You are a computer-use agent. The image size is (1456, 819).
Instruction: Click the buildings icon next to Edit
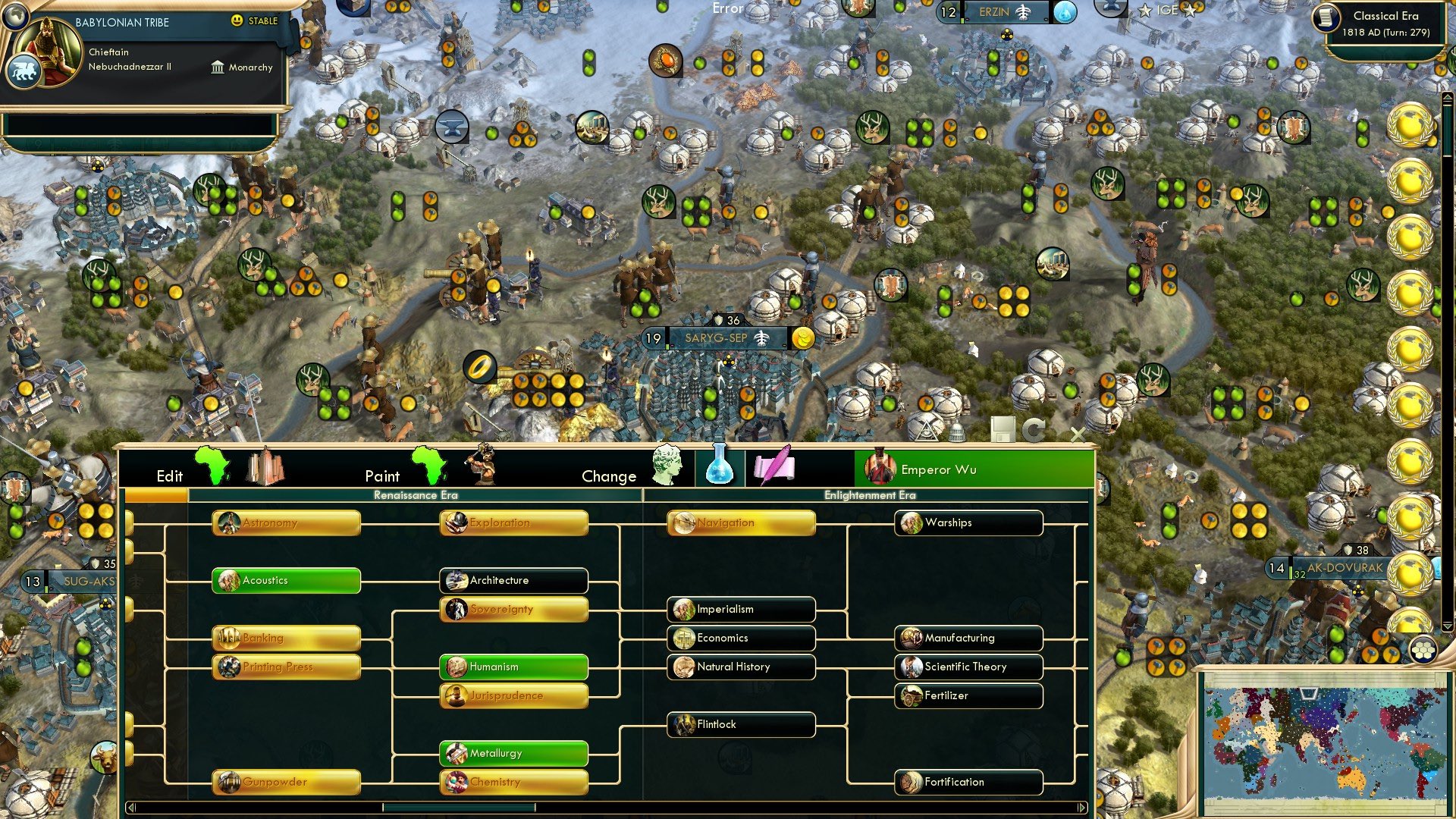[x=265, y=468]
